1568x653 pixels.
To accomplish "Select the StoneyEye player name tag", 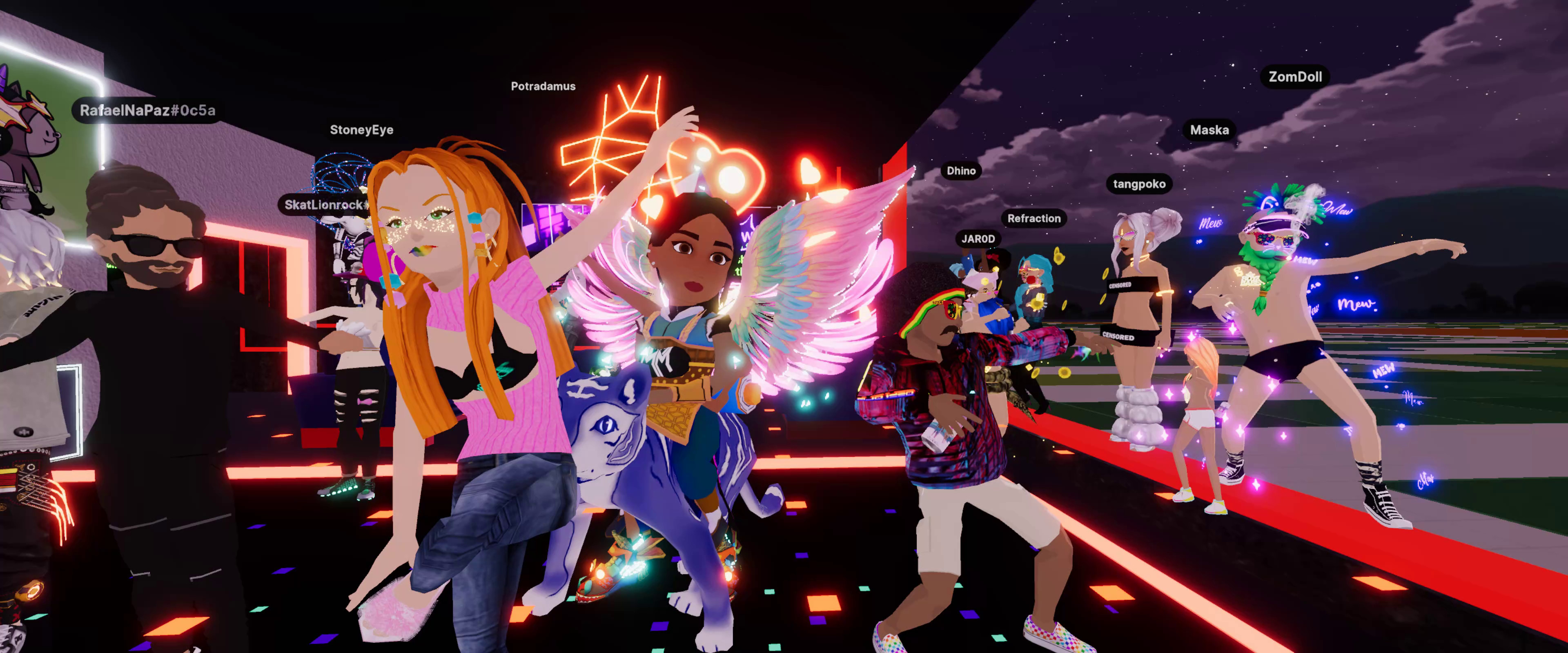I will (x=361, y=130).
